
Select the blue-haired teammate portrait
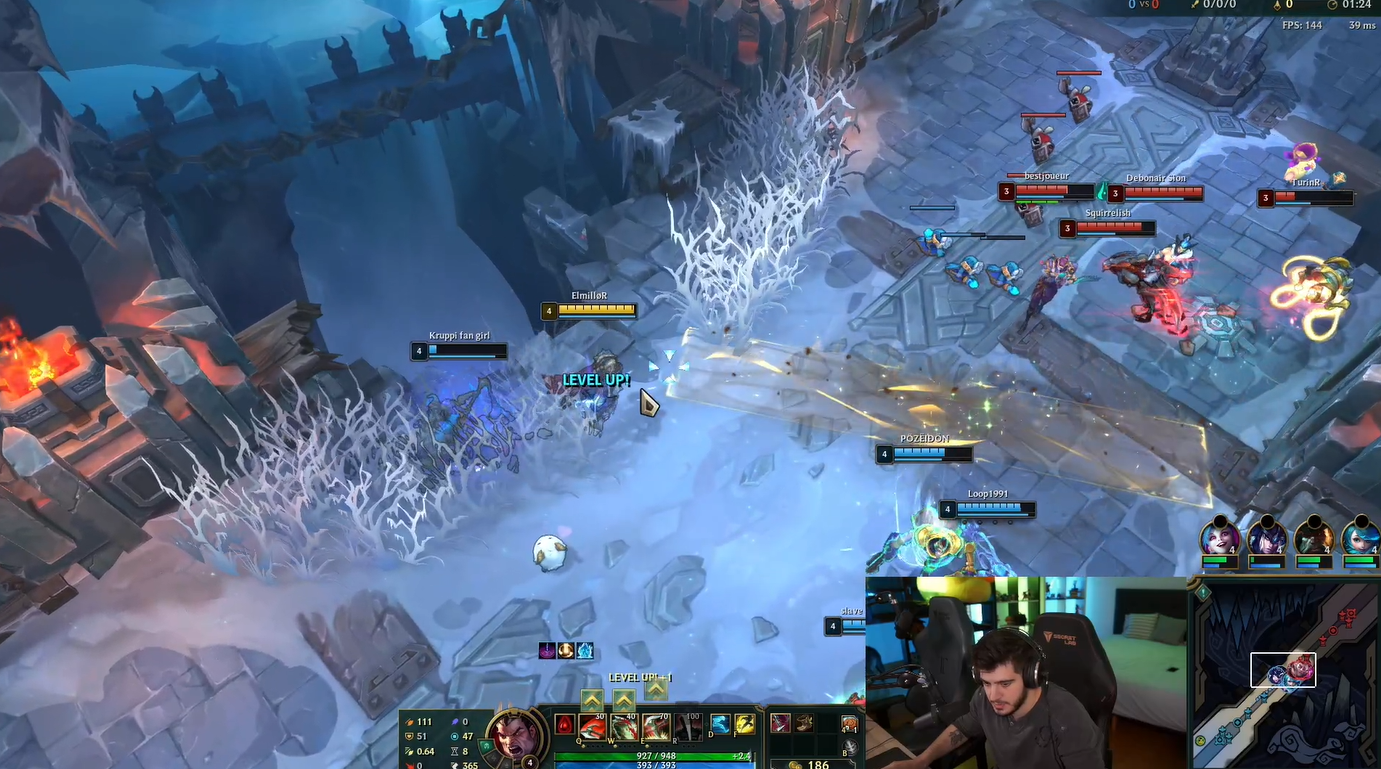(x=1360, y=536)
